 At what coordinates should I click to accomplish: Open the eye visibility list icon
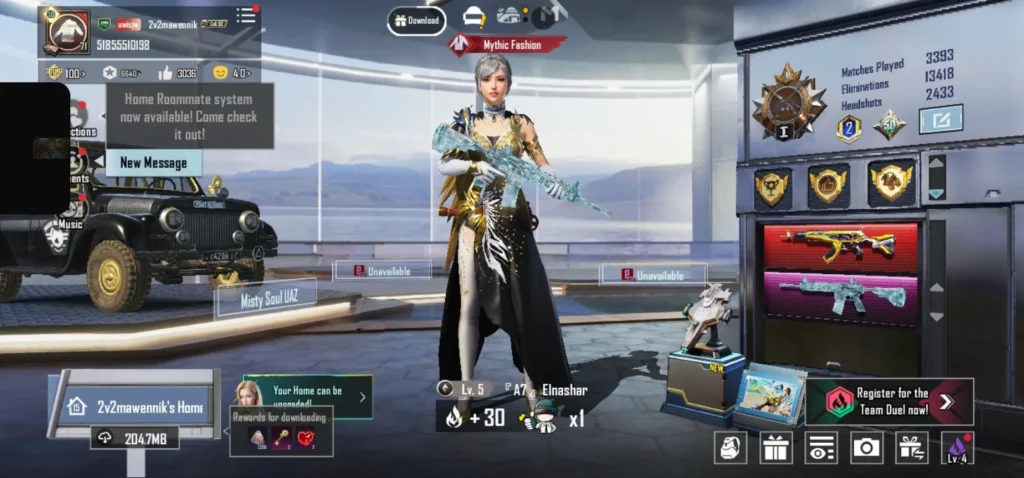tap(821, 447)
